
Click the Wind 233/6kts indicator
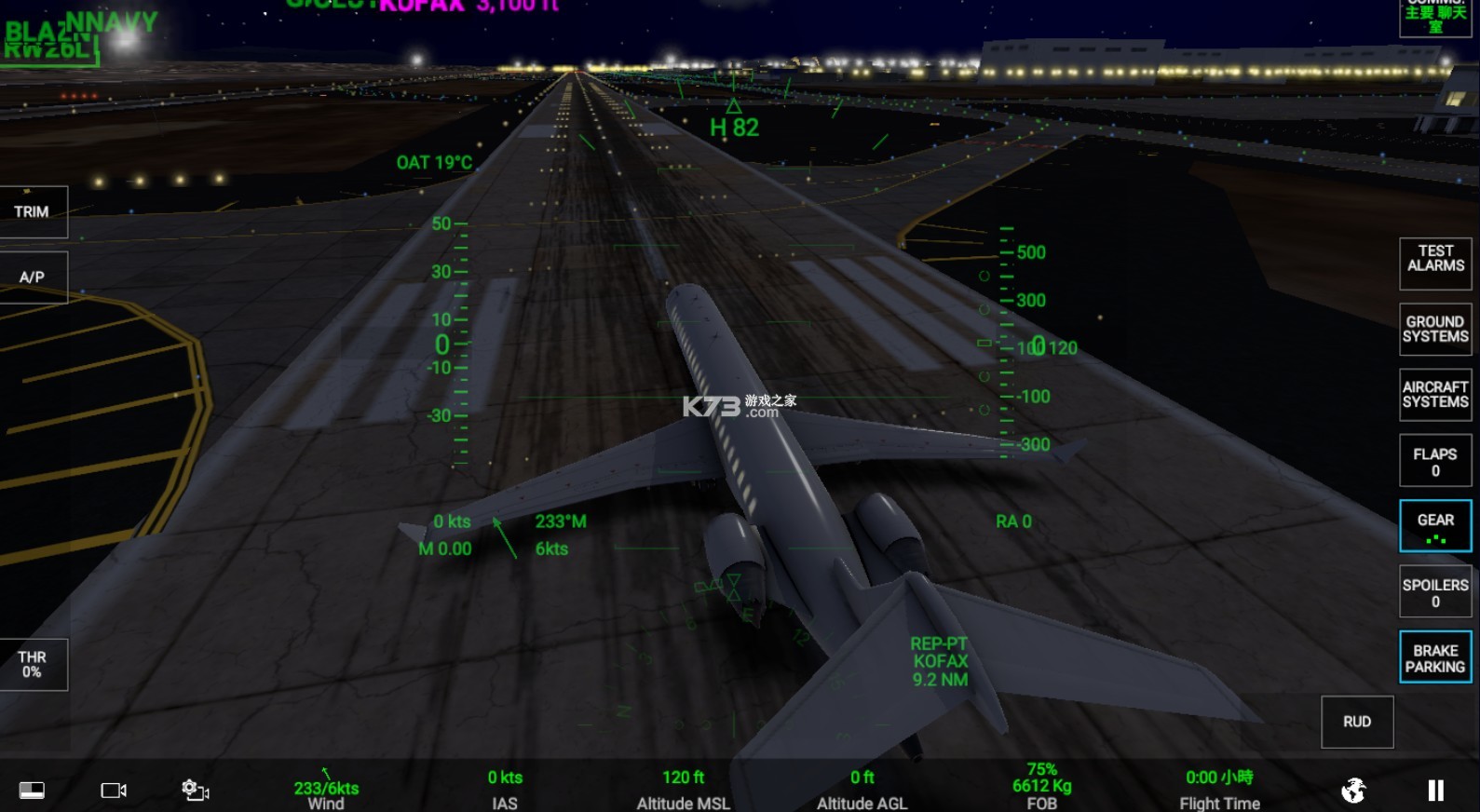click(x=324, y=788)
